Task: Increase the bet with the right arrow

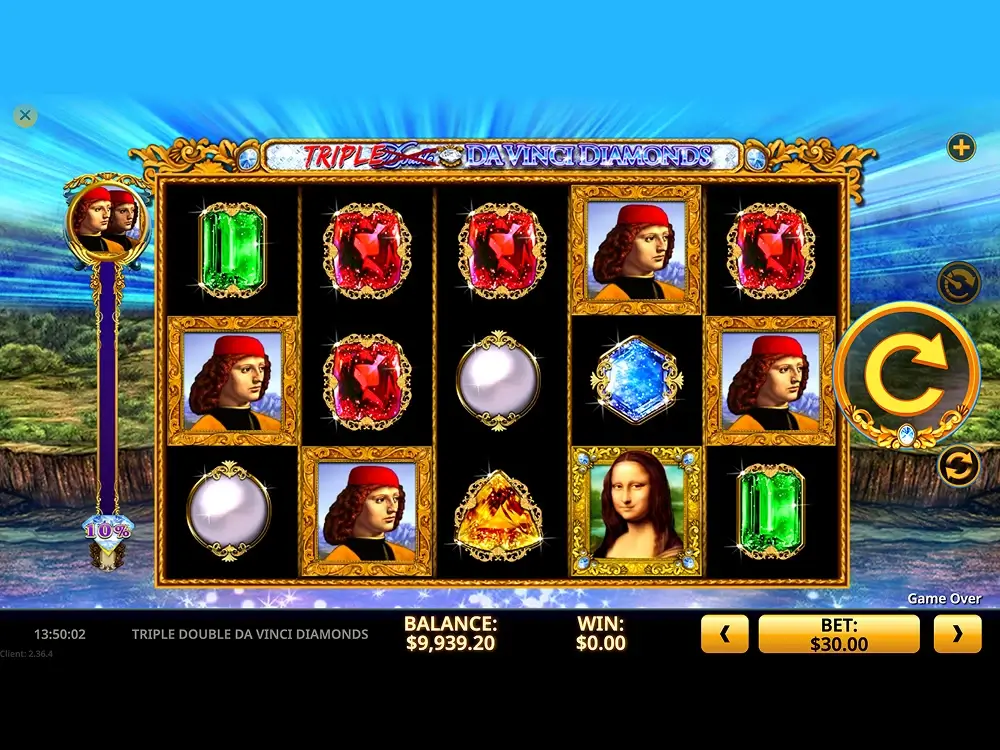Action: [957, 634]
